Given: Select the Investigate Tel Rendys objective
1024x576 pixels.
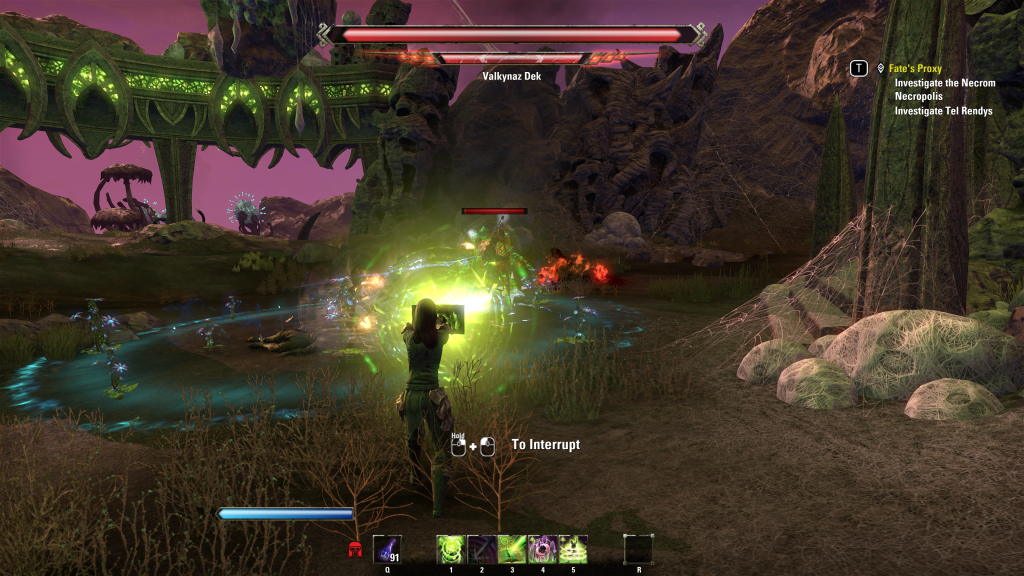Looking at the screenshot, I should 943,111.
